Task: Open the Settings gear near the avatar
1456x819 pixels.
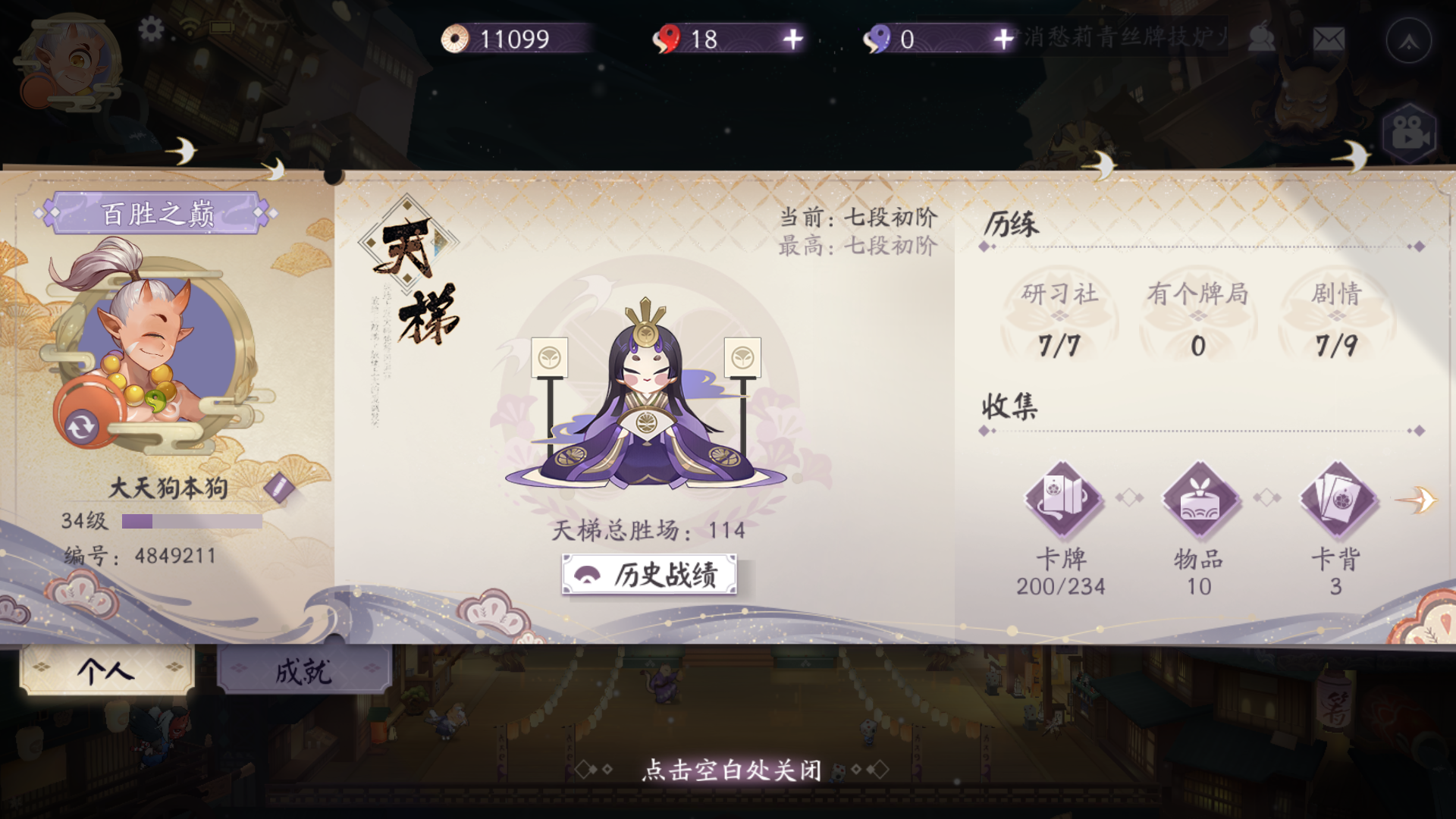Action: pos(152,29)
